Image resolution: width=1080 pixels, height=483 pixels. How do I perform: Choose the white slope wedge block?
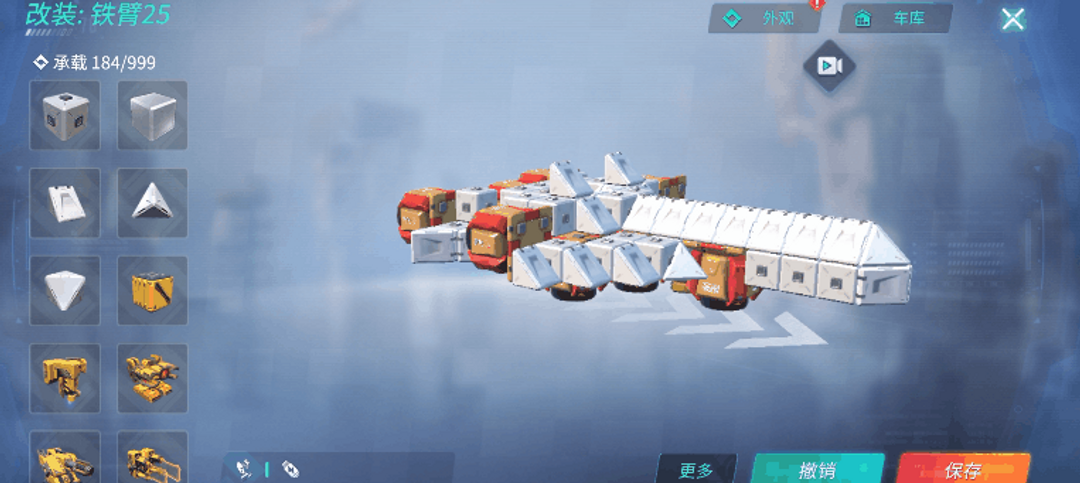65,203
